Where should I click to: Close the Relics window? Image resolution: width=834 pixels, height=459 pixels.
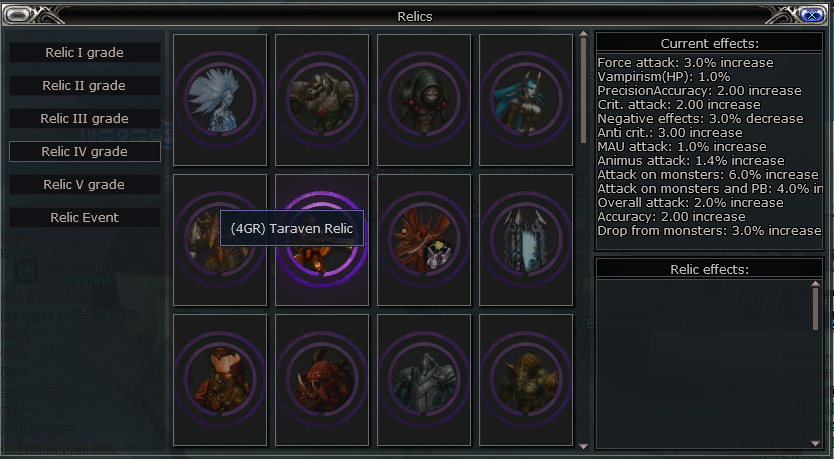click(x=812, y=14)
